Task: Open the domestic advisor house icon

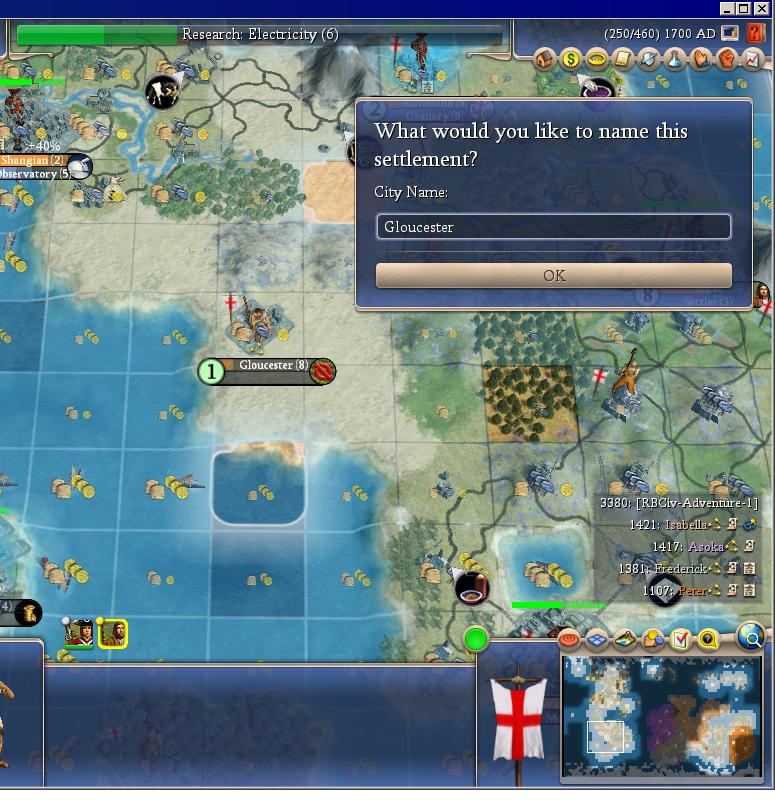Action: 545,59
